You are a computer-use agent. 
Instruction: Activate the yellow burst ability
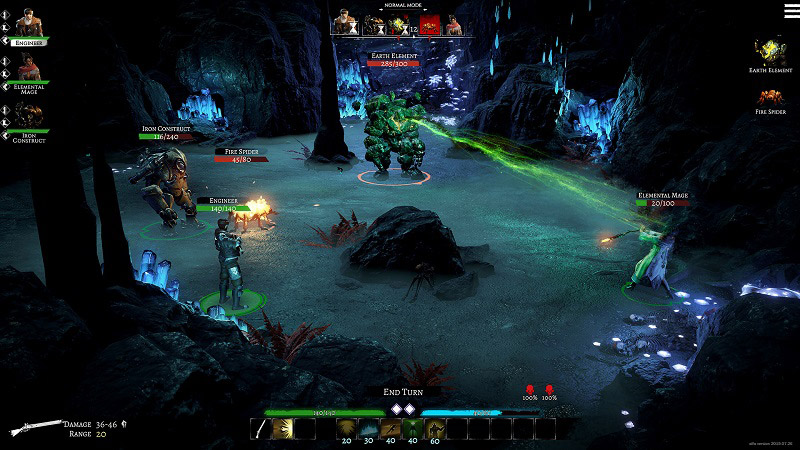tap(283, 429)
